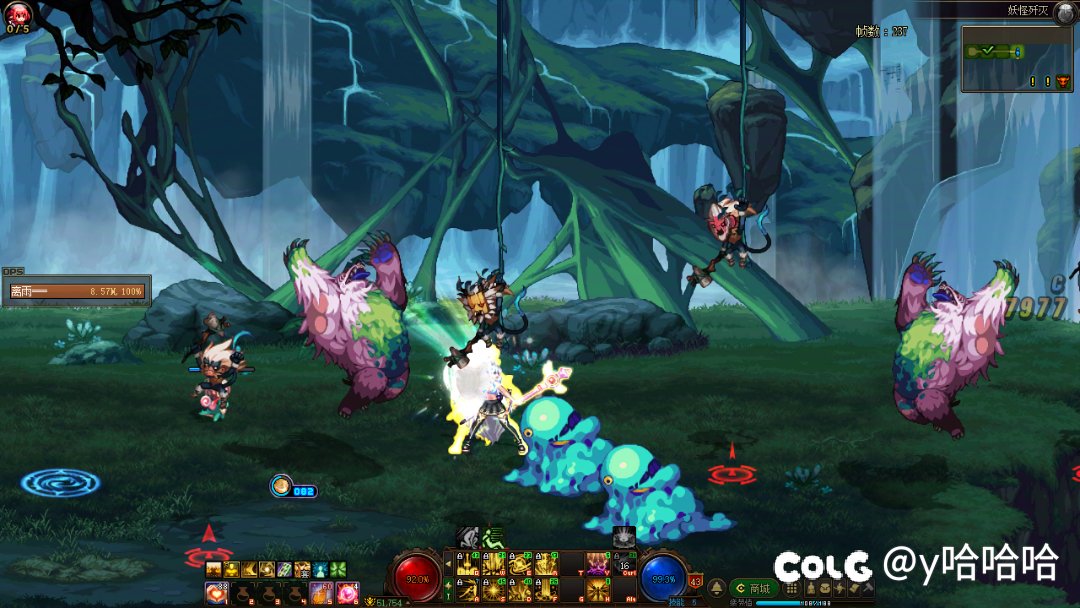The width and height of the screenshot is (1080, 608).
Task: Click the round globe icon beside 妖怪歼灭
Action: (x=1065, y=11)
